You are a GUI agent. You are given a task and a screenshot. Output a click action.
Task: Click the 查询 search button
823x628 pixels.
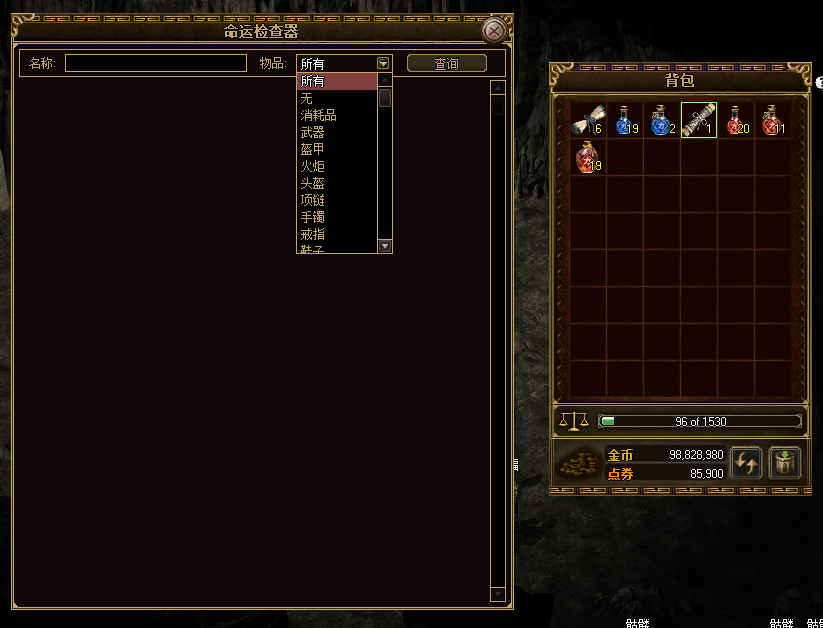447,63
